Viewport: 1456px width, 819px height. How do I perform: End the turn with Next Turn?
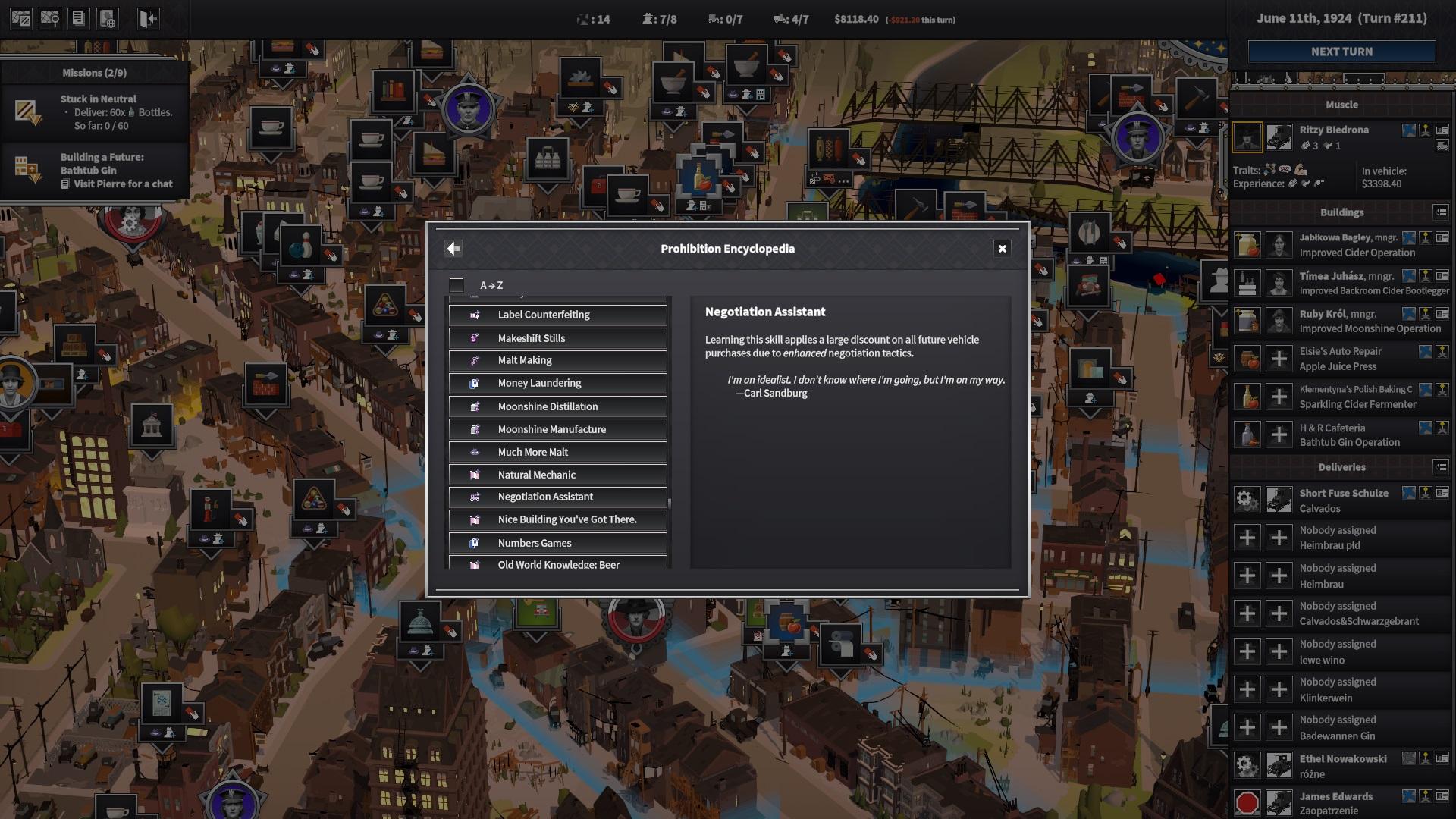click(1341, 52)
